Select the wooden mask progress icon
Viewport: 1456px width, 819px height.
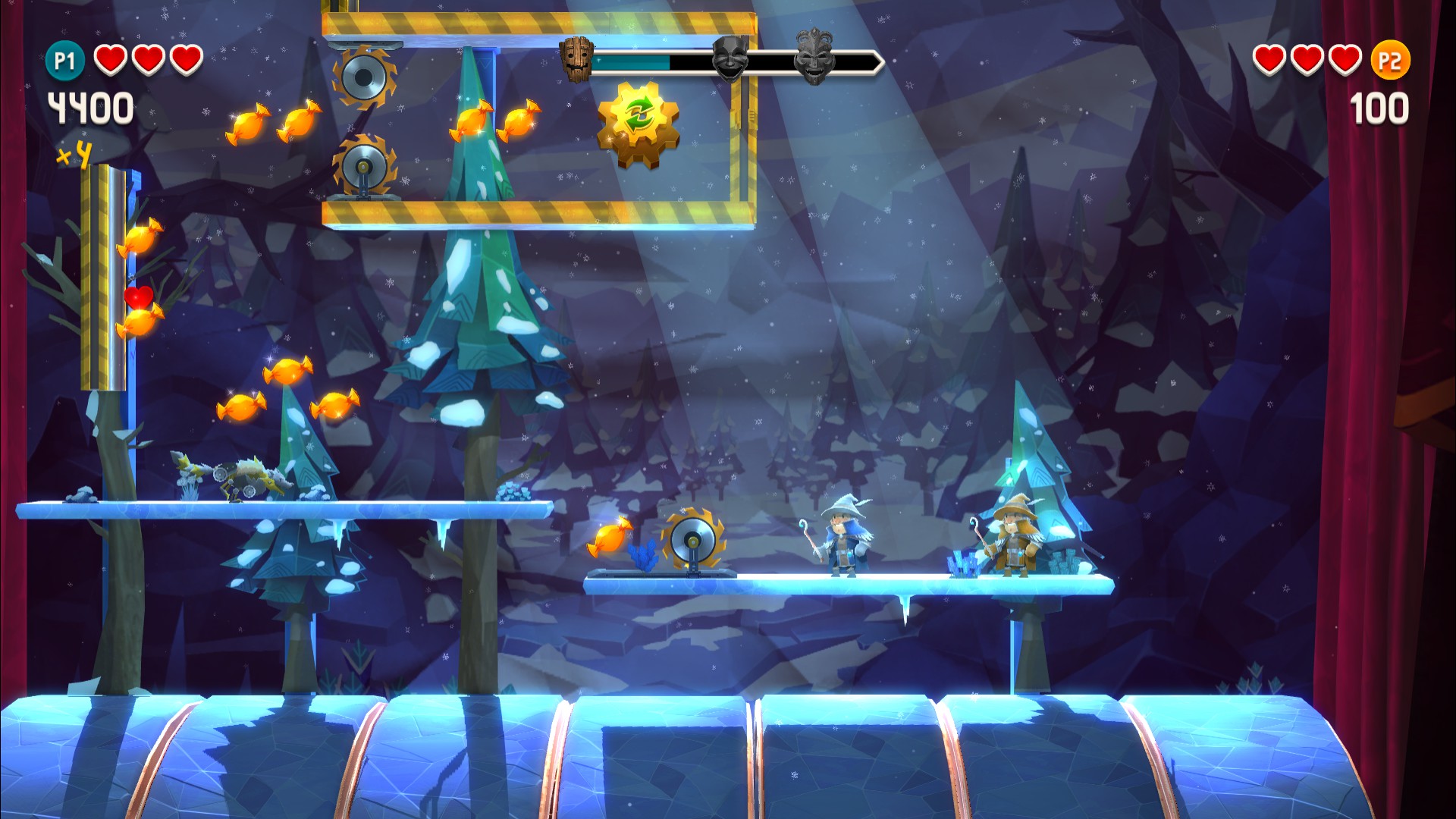pos(576,60)
